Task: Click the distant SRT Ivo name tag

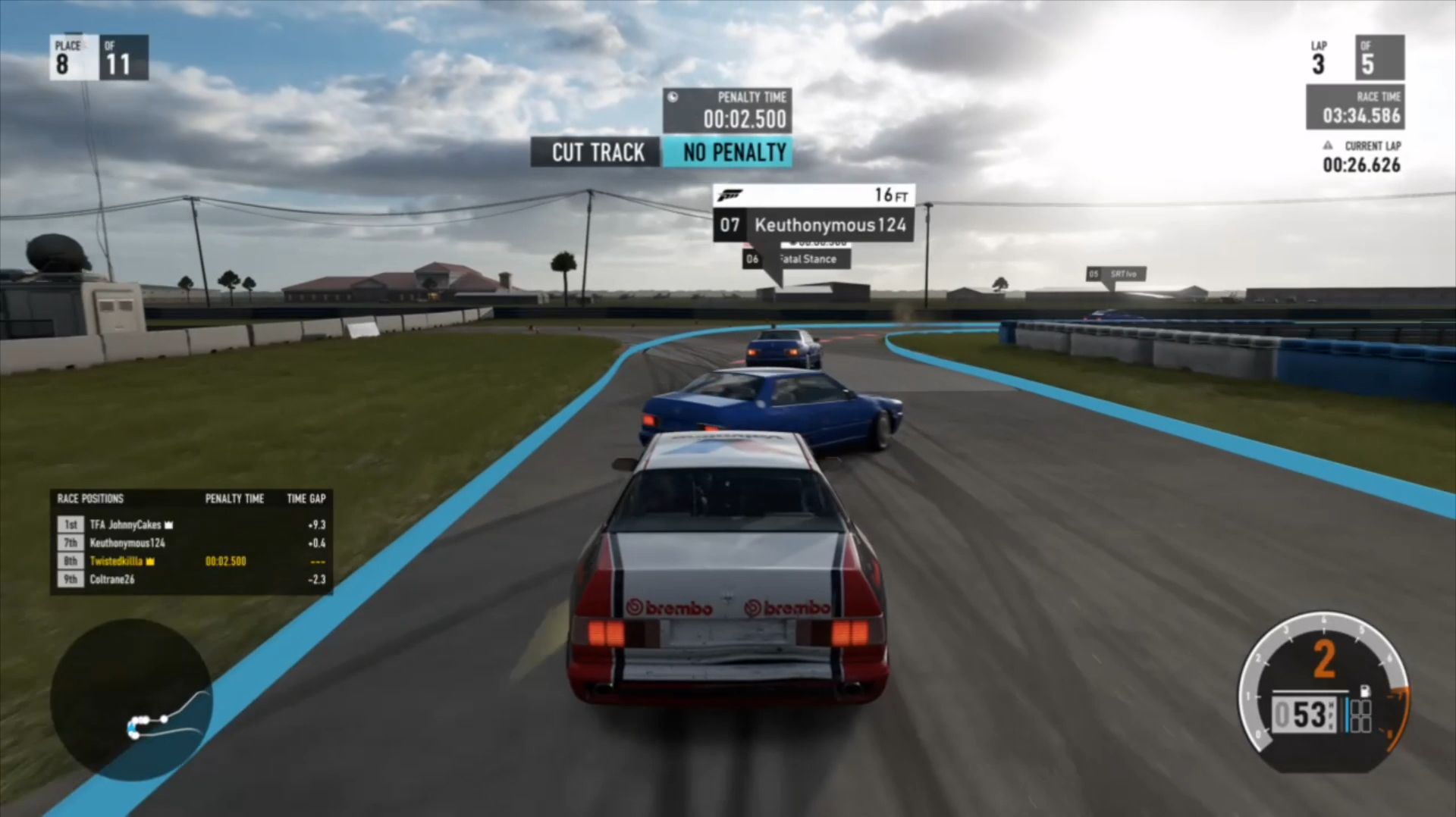Action: (1116, 274)
